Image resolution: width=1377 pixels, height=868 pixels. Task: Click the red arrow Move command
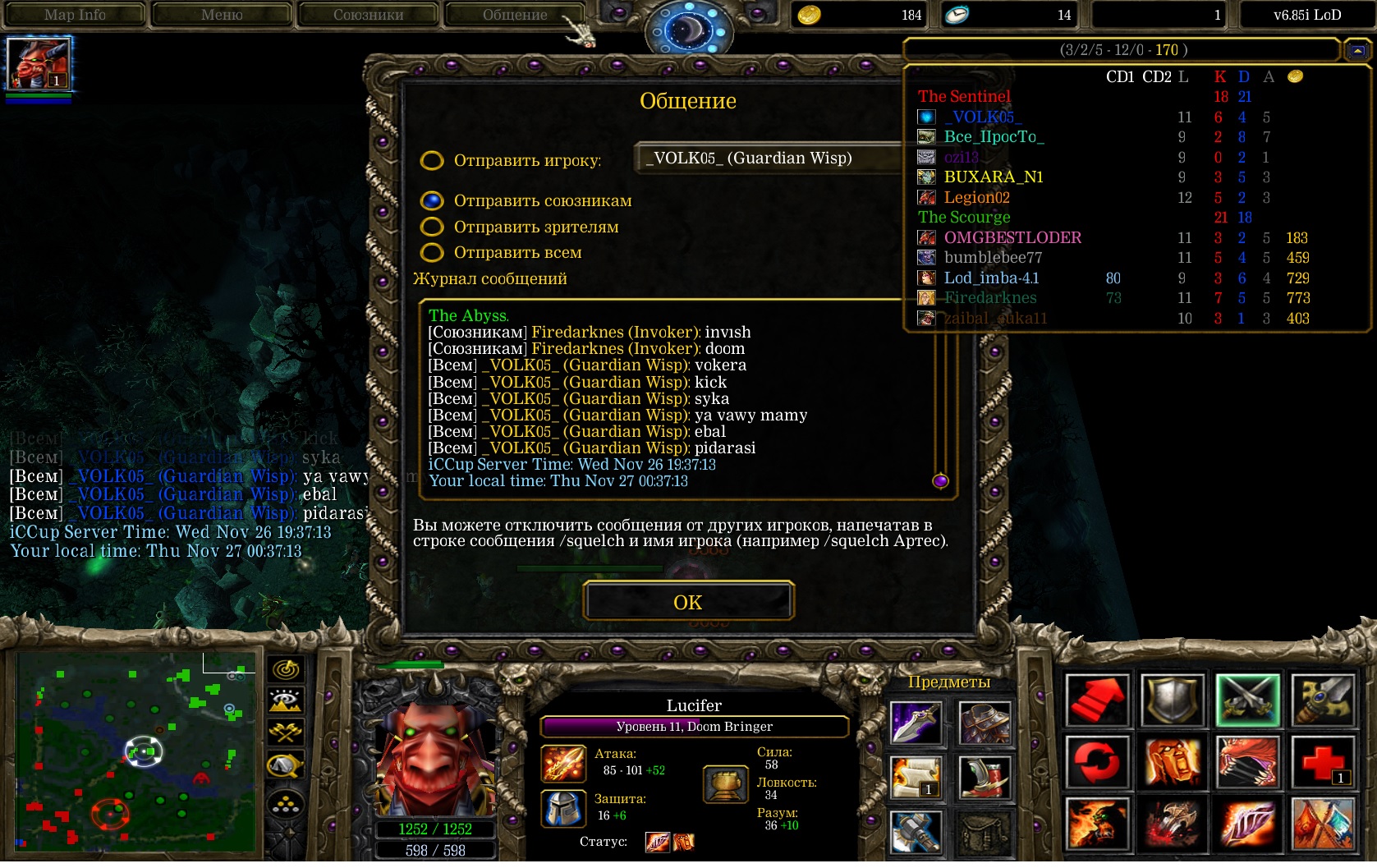coord(1097,700)
